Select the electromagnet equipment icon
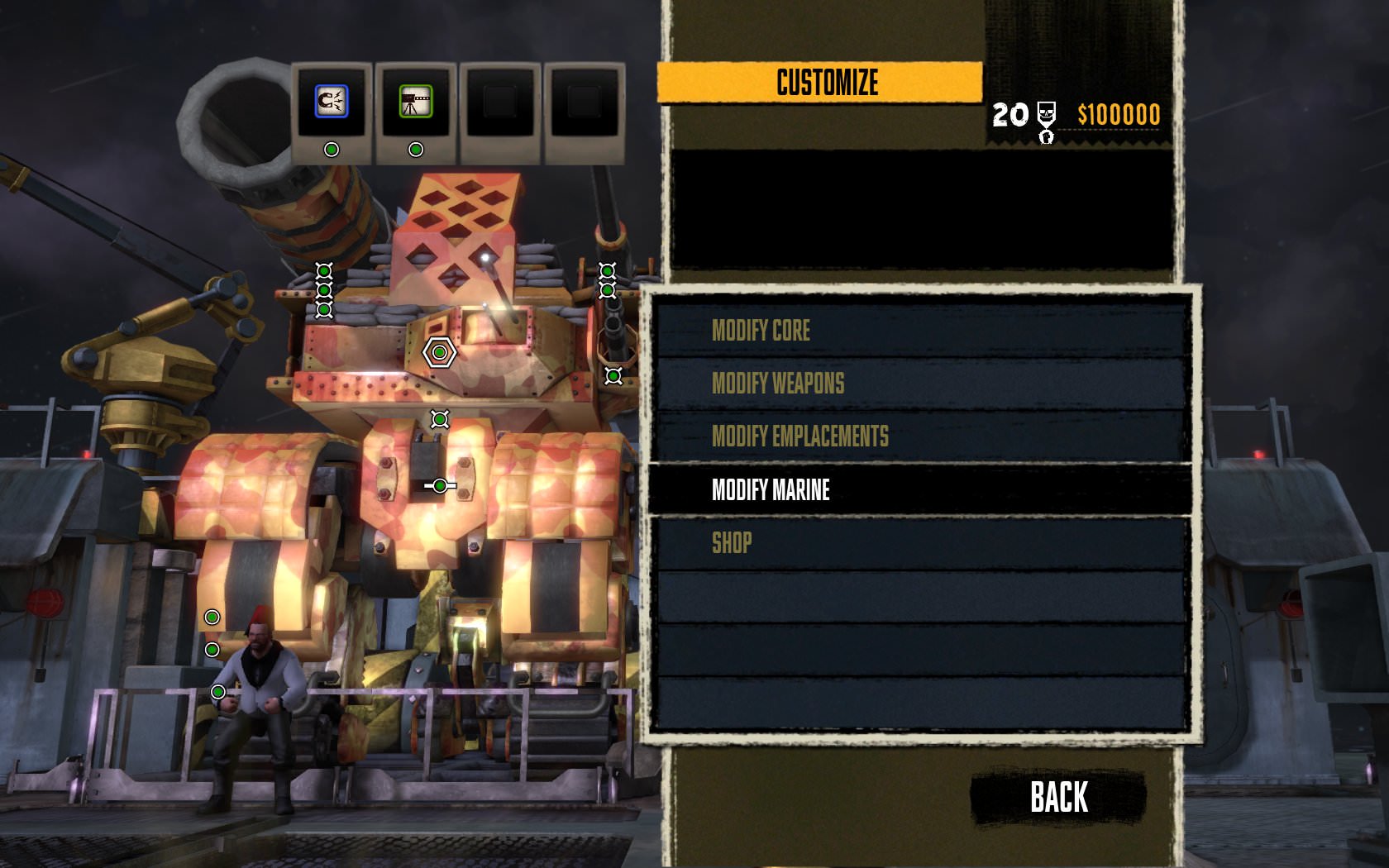 (332, 102)
